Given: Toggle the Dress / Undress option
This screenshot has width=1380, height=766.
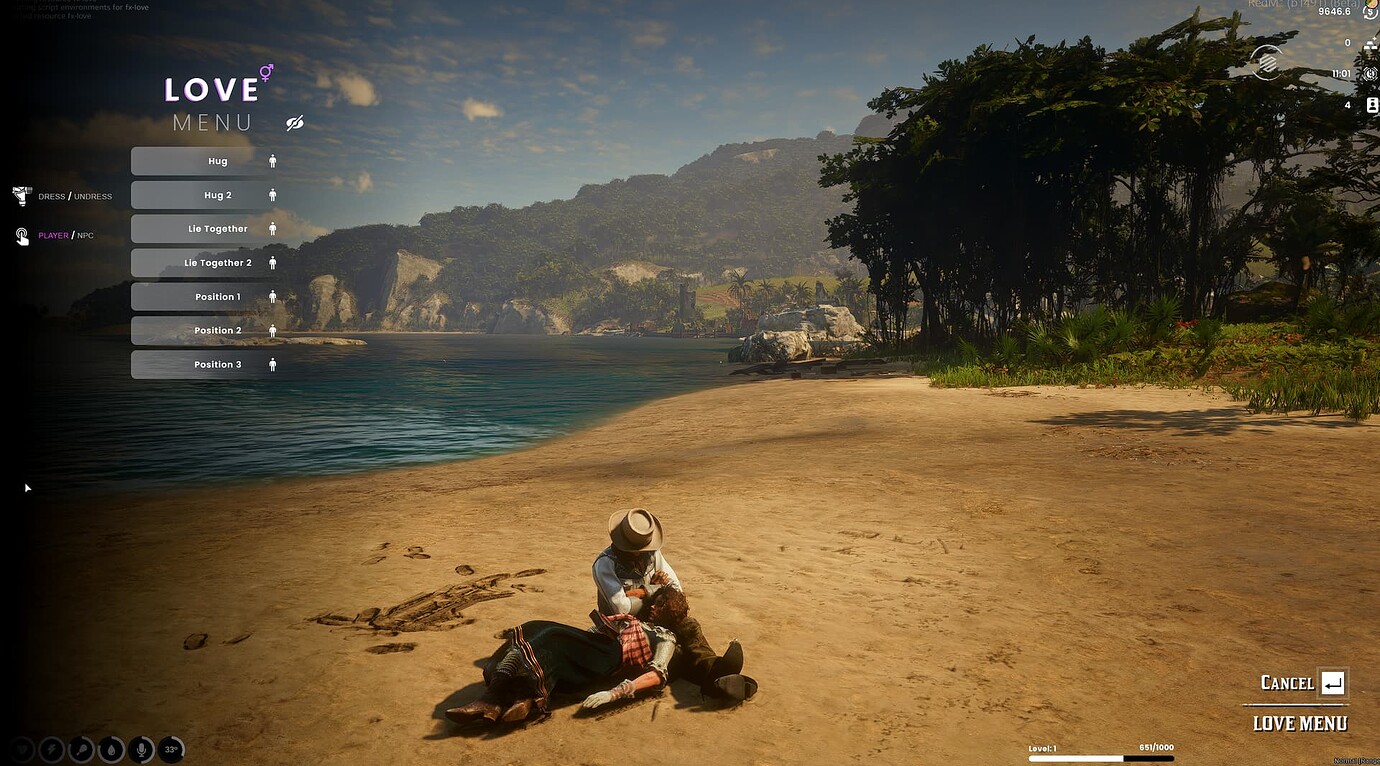Looking at the screenshot, I should [74, 197].
